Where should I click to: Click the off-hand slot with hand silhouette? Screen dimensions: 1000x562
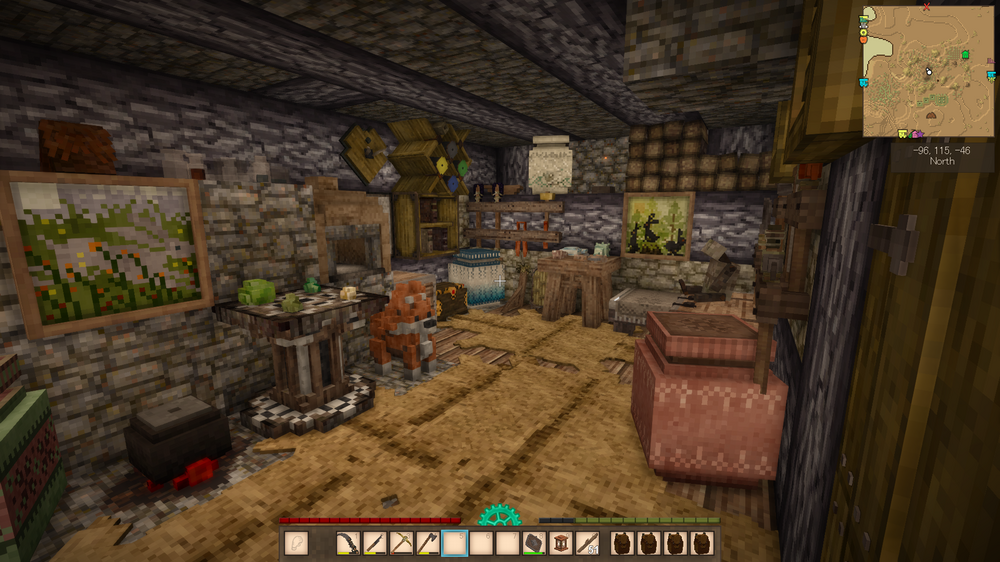[296, 543]
